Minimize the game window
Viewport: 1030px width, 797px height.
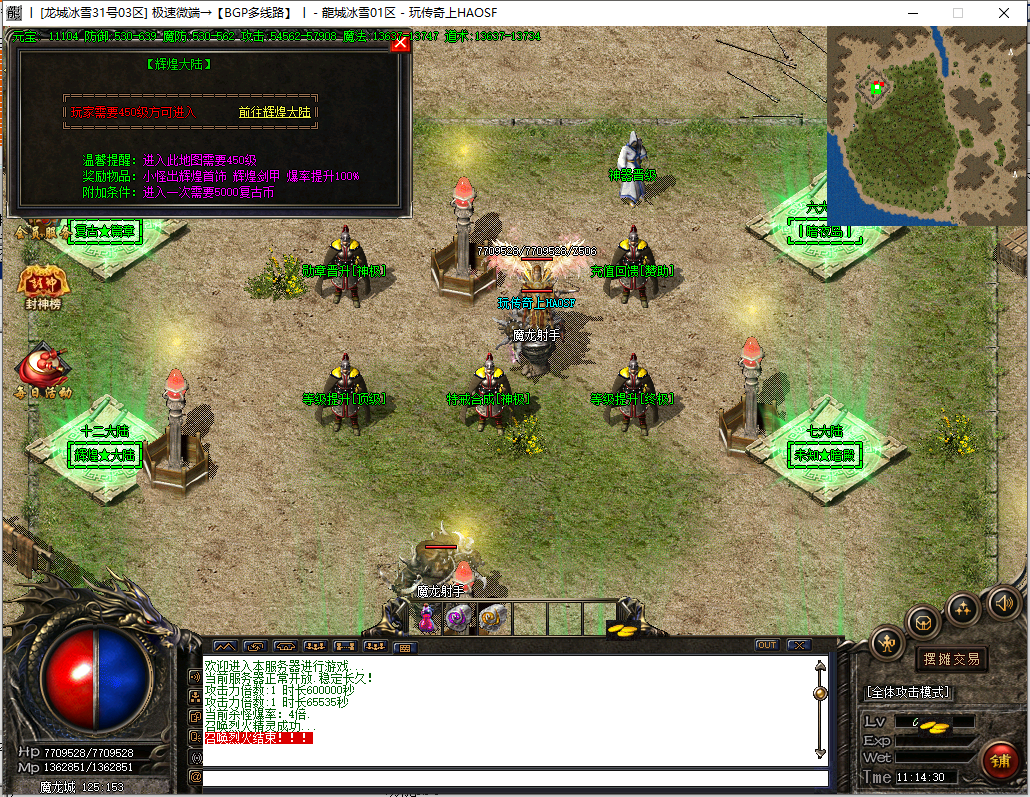(911, 13)
